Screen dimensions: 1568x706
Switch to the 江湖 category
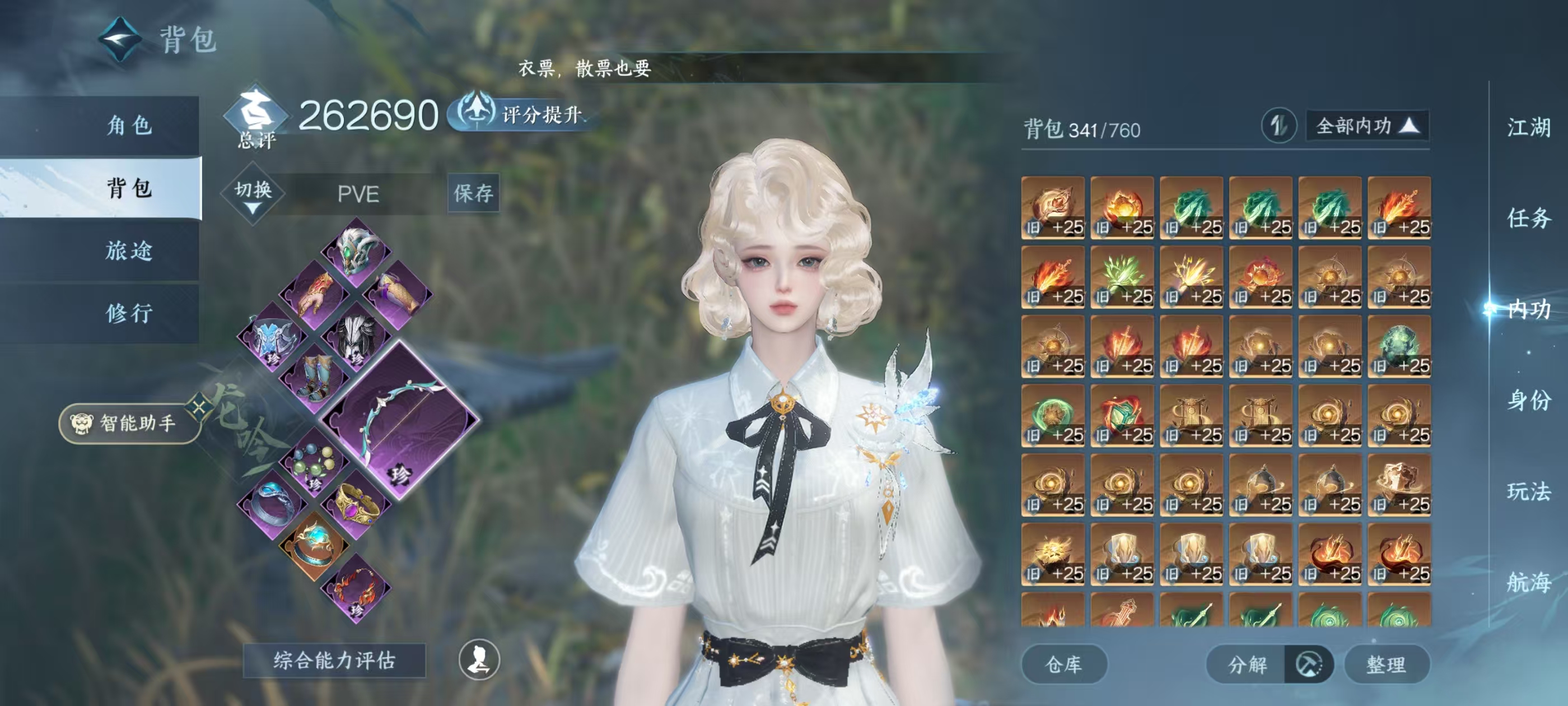1528,128
